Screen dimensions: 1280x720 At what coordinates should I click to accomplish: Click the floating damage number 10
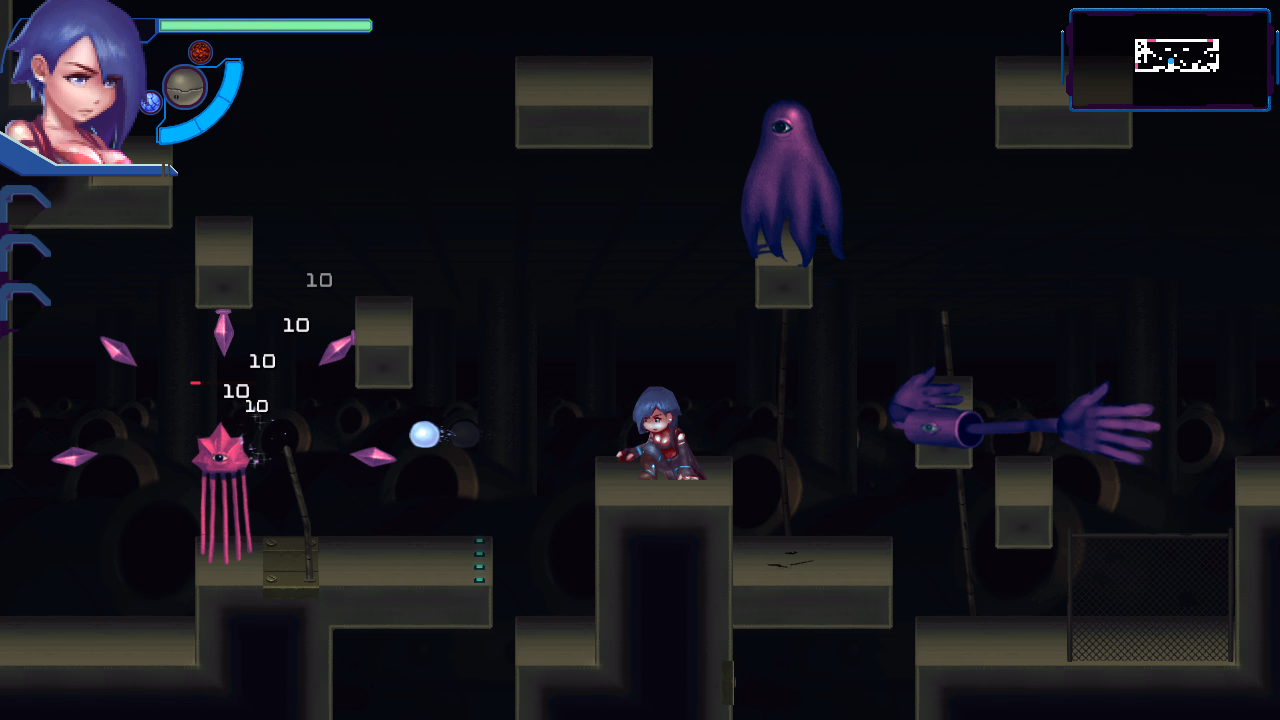[x=319, y=280]
